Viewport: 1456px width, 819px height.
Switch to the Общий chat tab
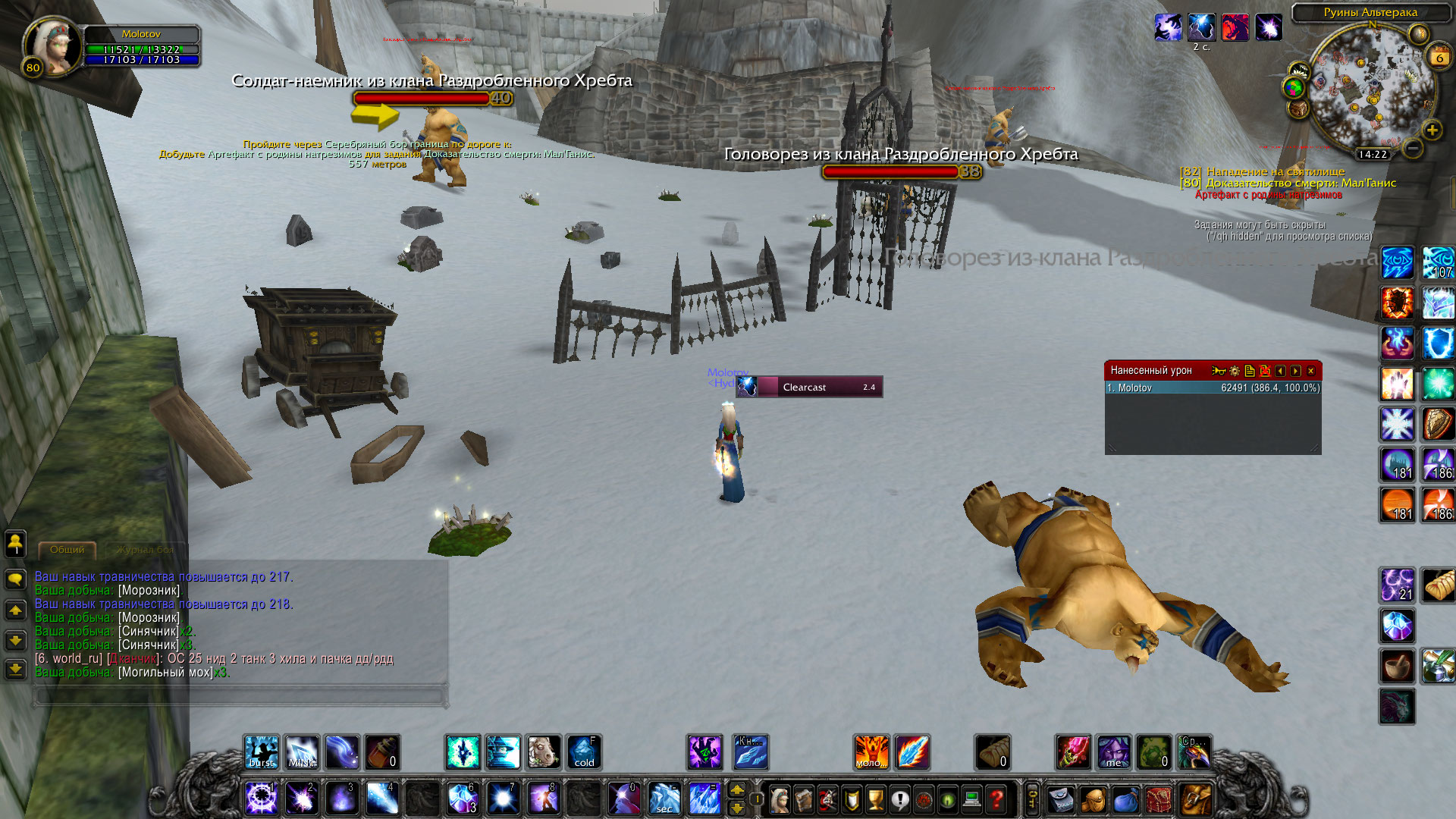click(67, 550)
